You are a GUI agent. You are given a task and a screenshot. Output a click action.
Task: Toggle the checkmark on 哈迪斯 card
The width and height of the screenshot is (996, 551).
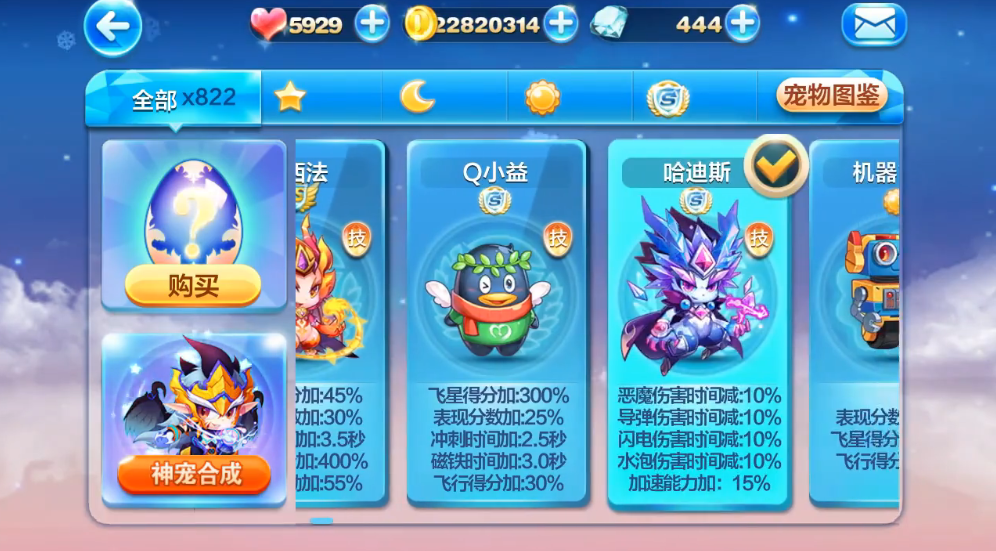point(775,167)
